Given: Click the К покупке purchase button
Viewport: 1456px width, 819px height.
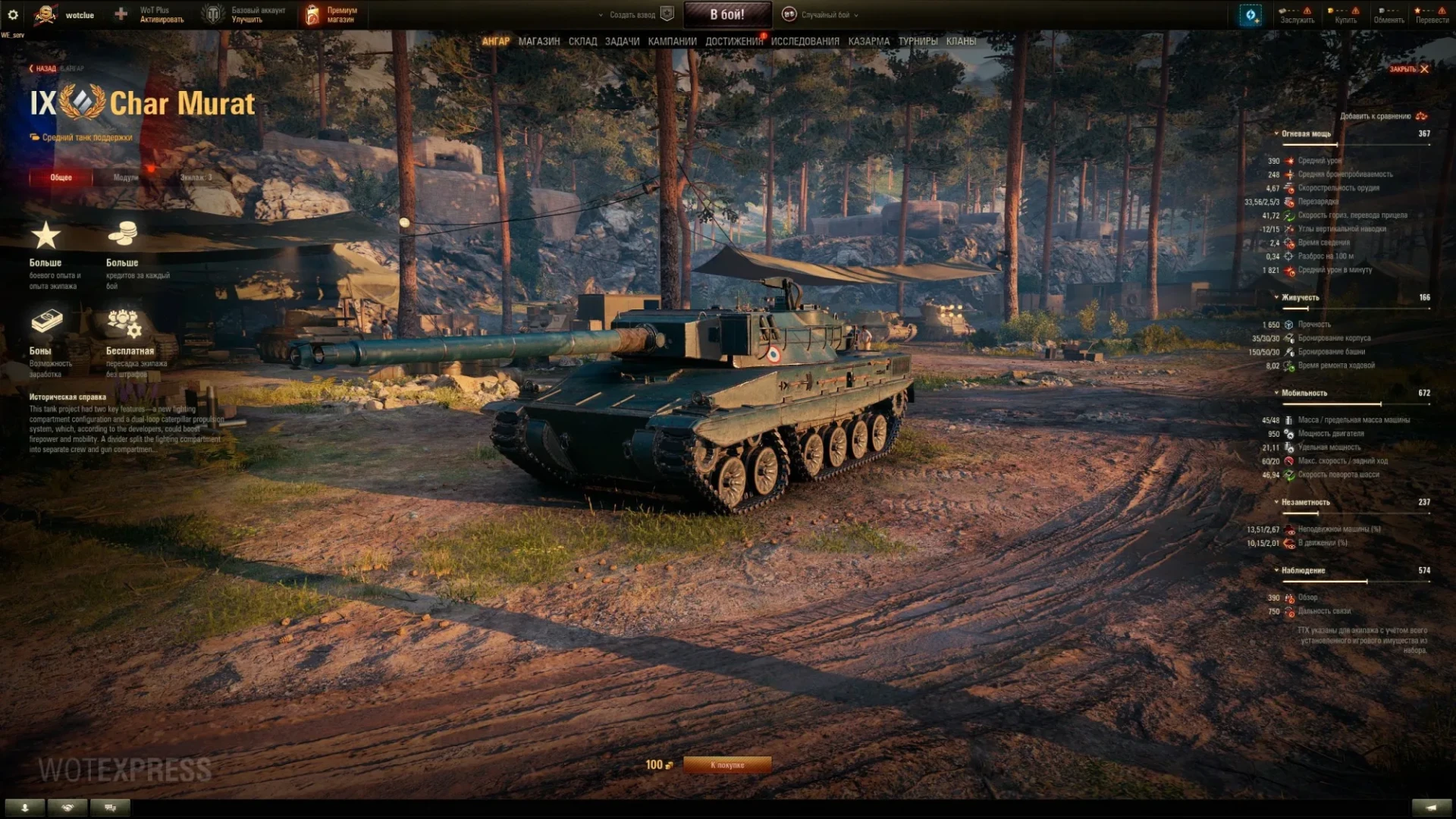Looking at the screenshot, I should pos(726,765).
